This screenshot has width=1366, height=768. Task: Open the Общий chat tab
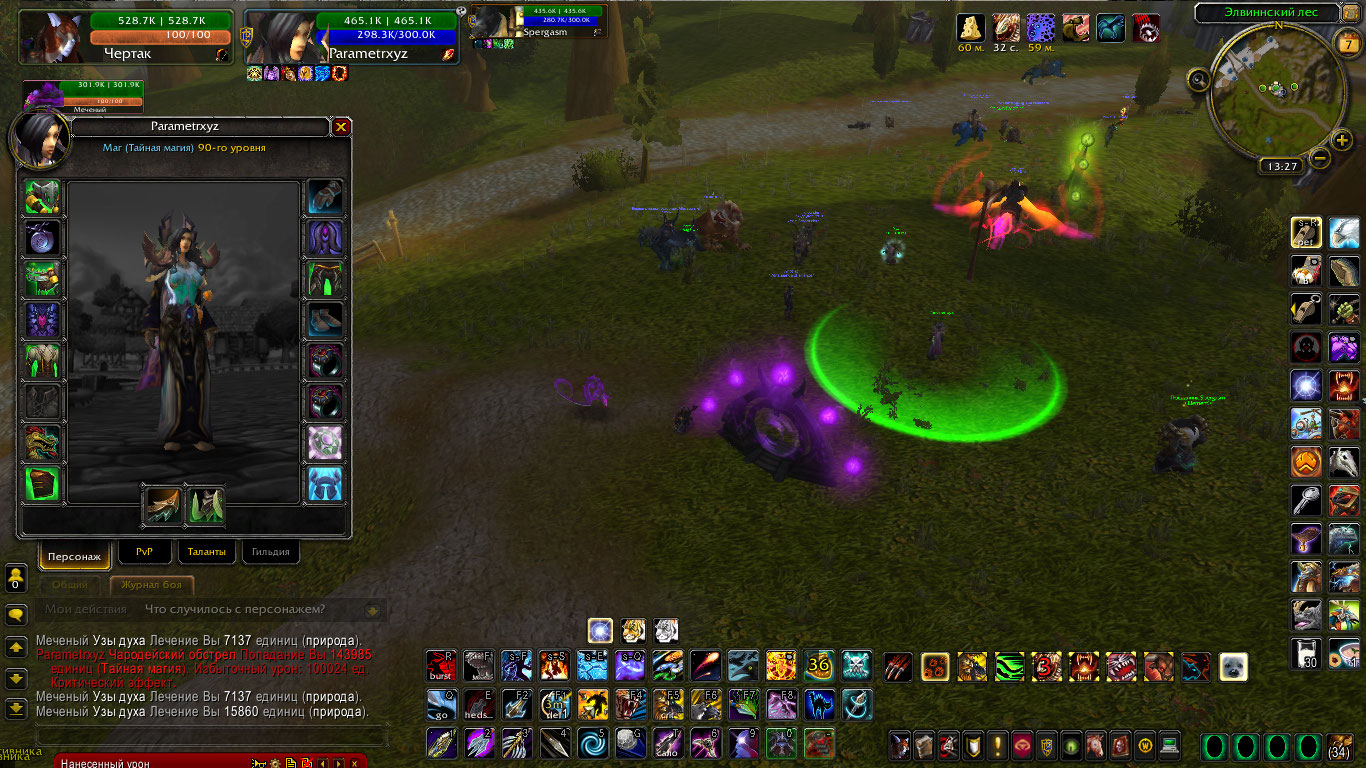coord(70,585)
